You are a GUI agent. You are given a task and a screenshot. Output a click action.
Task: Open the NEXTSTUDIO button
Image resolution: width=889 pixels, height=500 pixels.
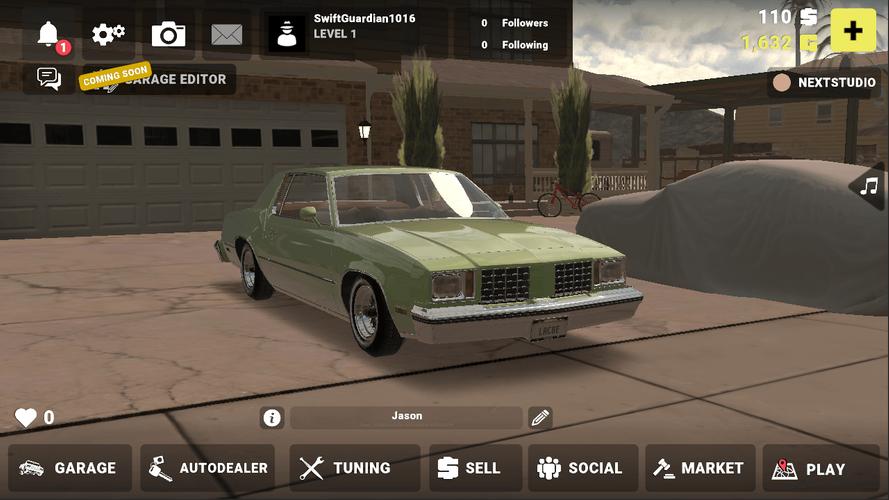(824, 83)
